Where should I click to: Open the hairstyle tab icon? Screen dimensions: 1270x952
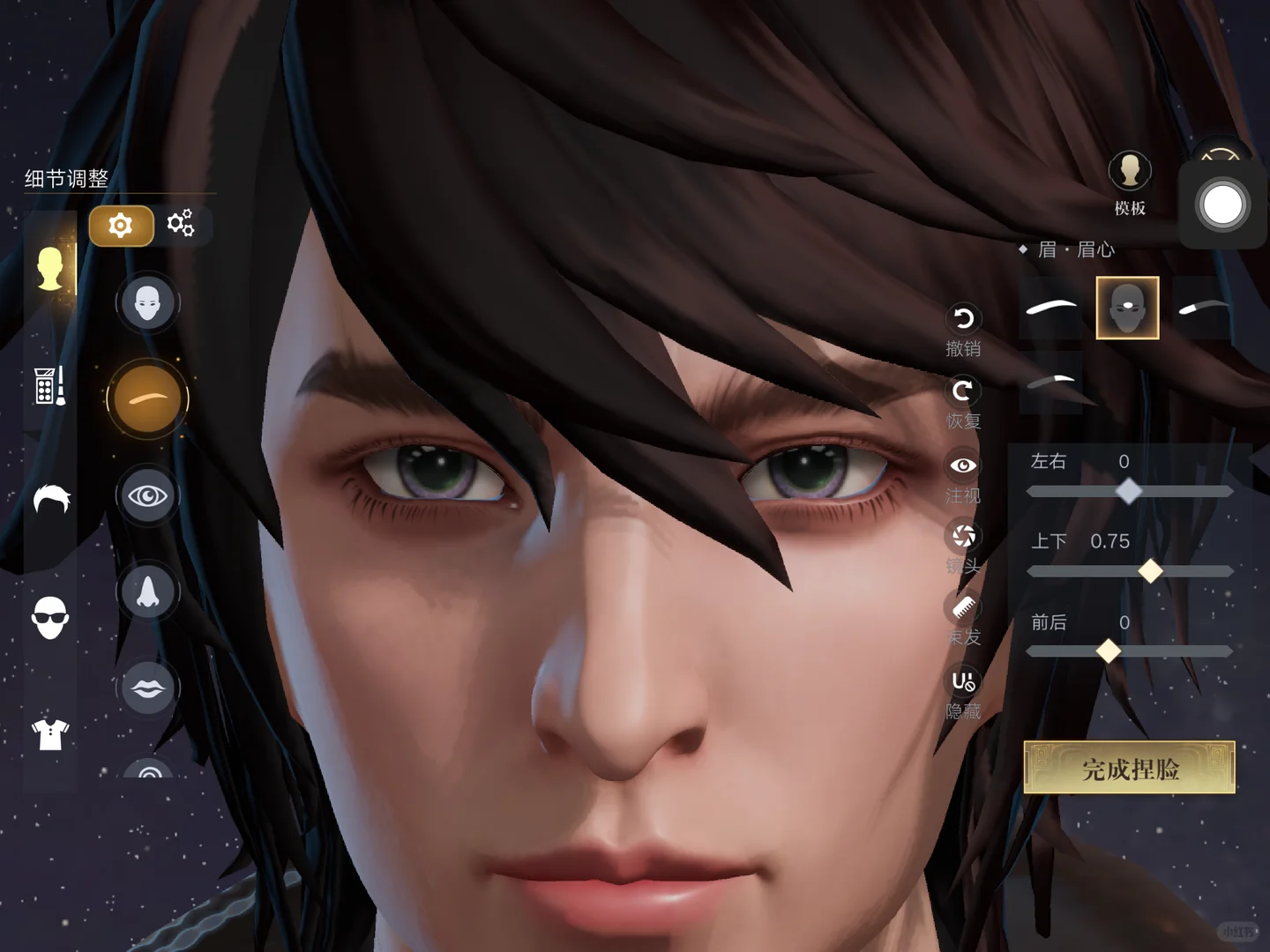click(51, 500)
